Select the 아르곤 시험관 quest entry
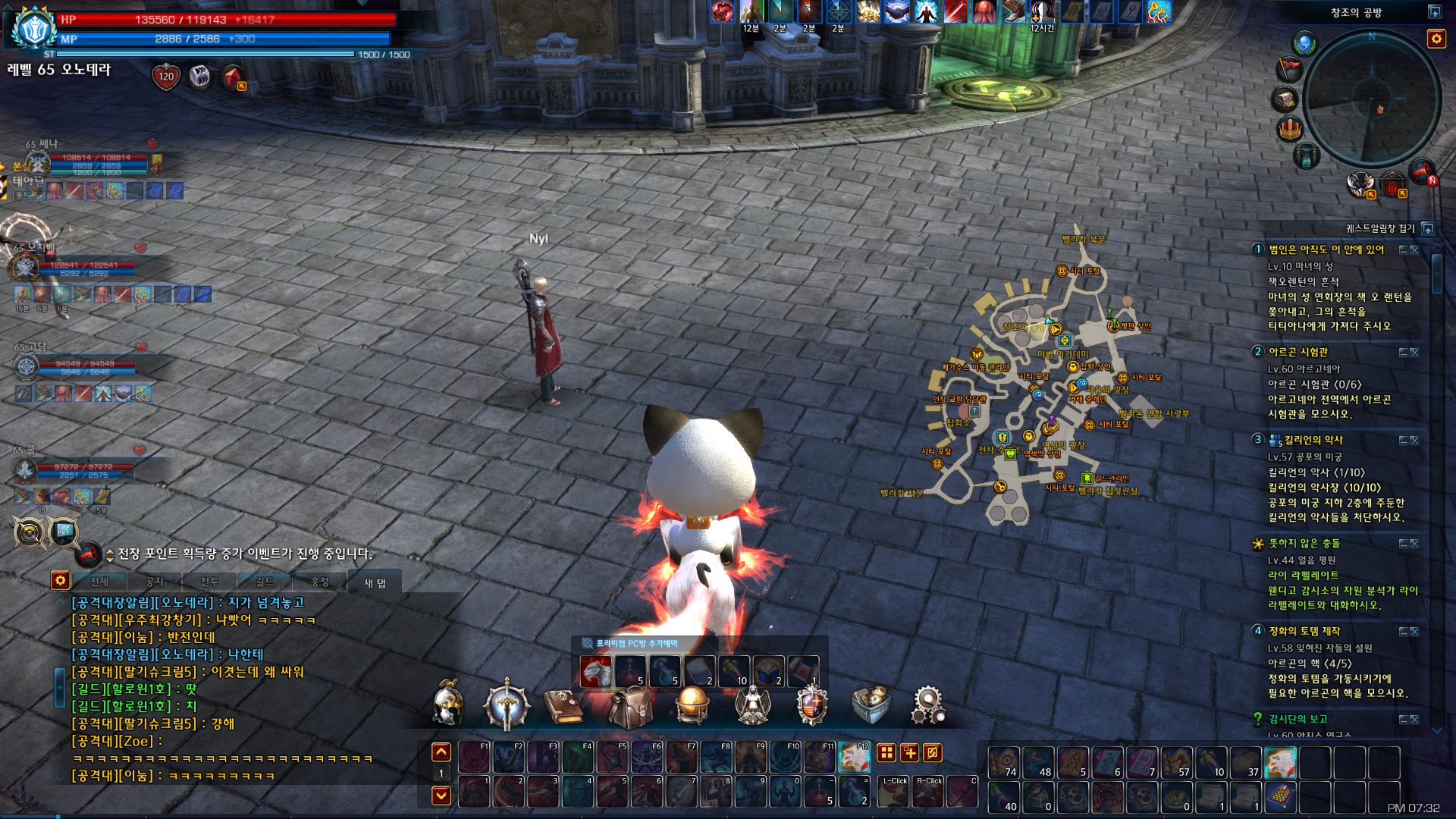This screenshot has height=819, width=1456. (x=1298, y=352)
